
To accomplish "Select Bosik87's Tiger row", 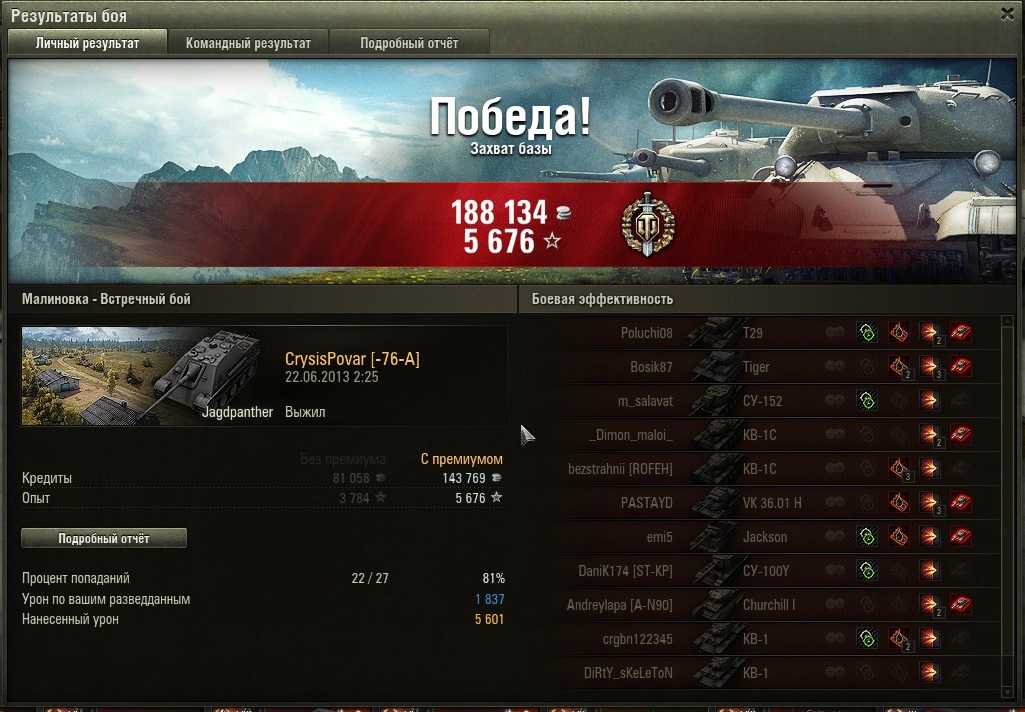I will (760, 367).
